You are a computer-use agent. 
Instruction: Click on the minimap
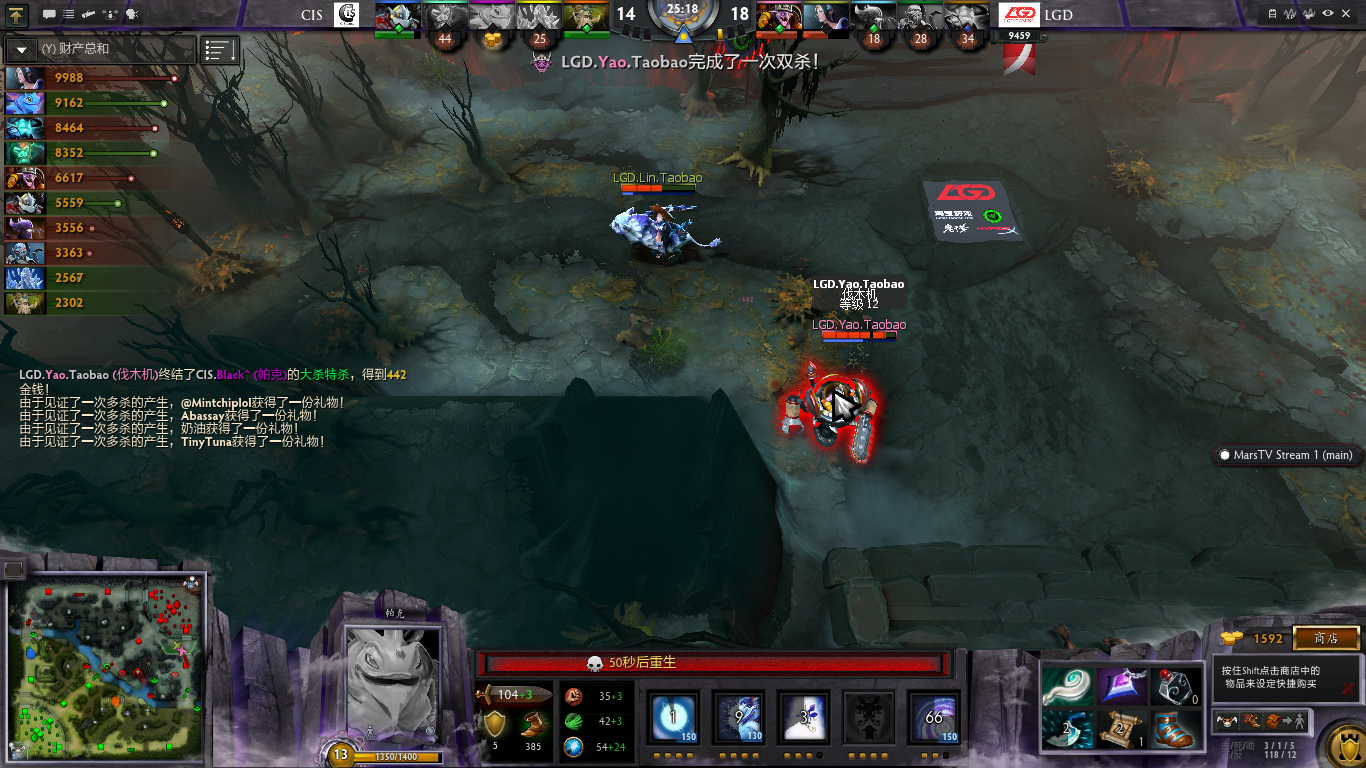[105, 670]
